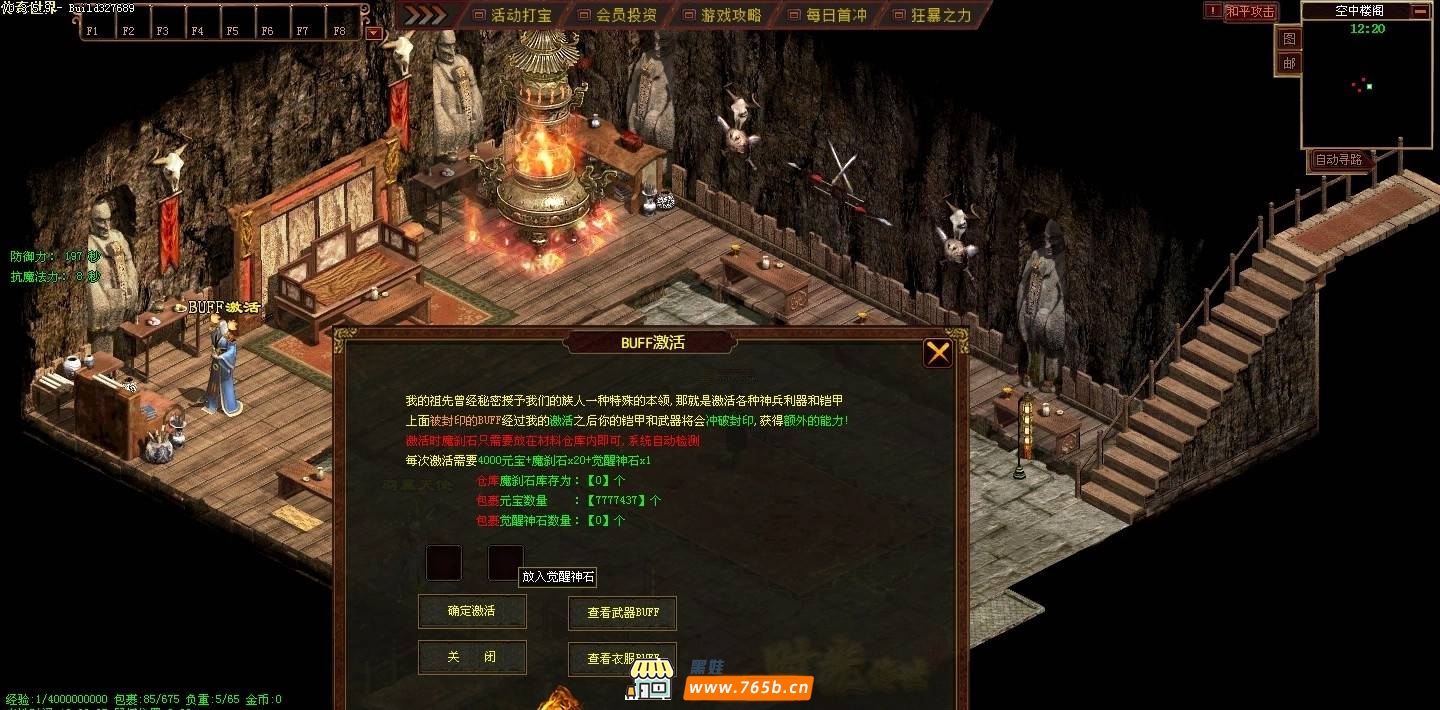Click the red exclamation mark button
1440x710 pixels.
click(x=1213, y=11)
